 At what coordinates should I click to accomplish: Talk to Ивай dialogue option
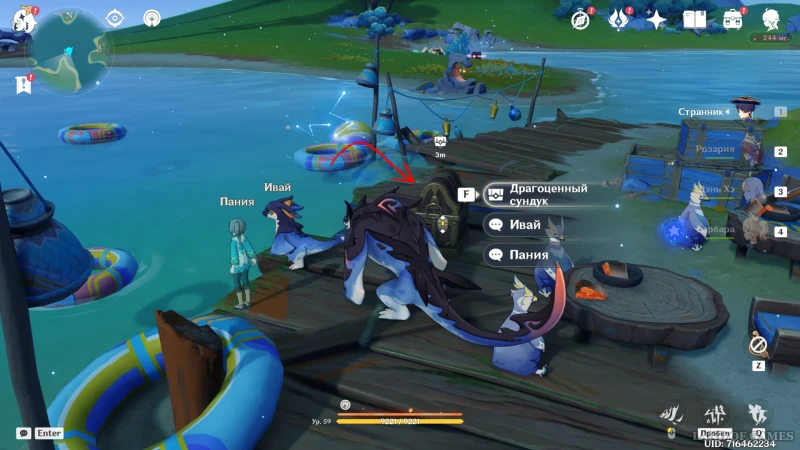click(x=526, y=225)
